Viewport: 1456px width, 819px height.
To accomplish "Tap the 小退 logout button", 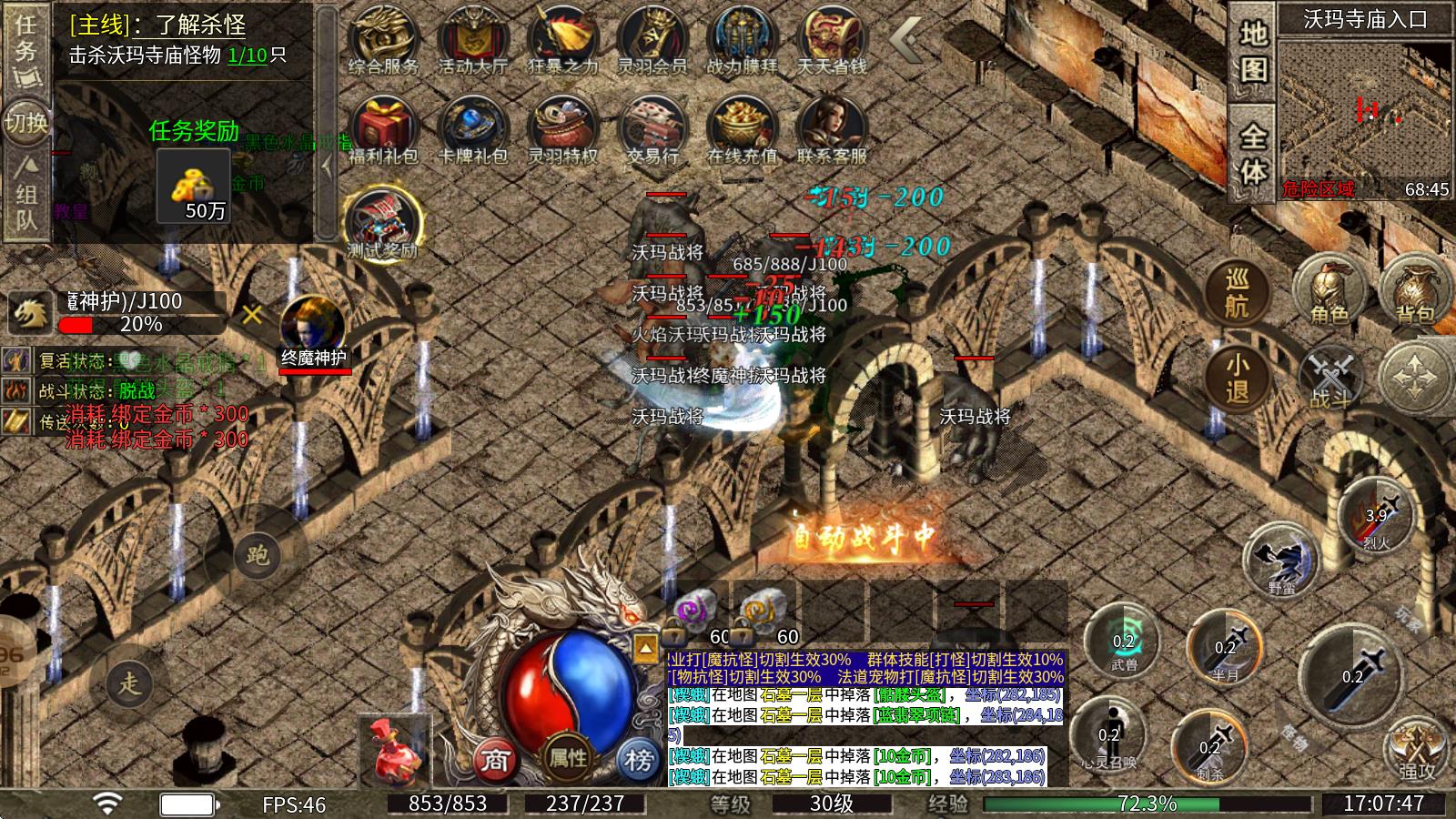I will [1236, 379].
